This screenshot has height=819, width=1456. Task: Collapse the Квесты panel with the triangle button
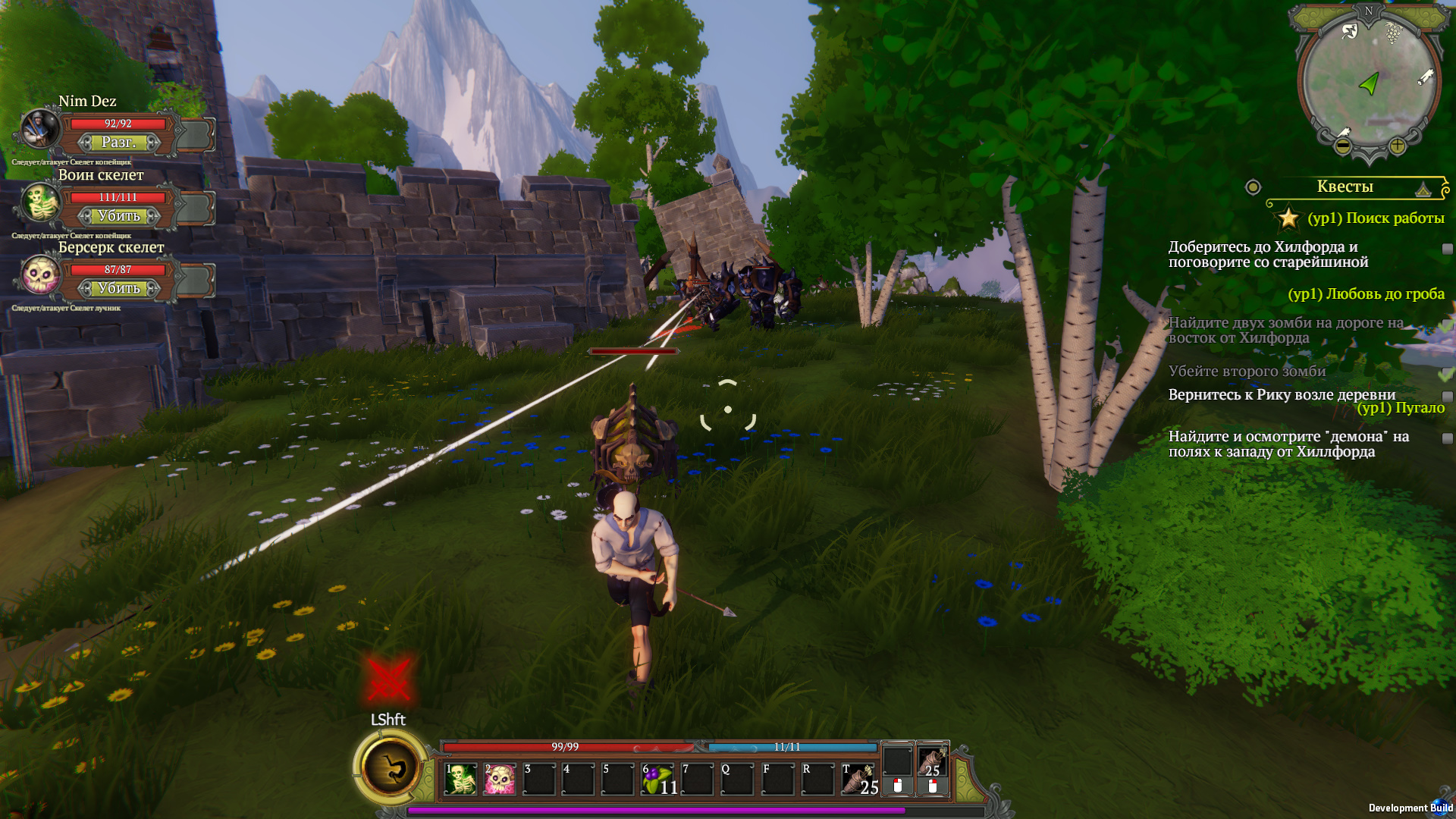[1423, 189]
